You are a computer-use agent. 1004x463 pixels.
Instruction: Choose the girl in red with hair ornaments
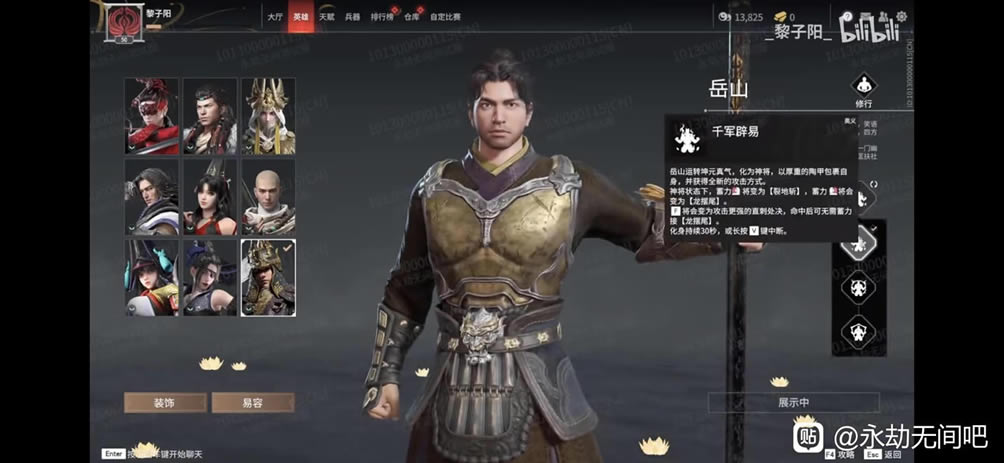coord(210,196)
